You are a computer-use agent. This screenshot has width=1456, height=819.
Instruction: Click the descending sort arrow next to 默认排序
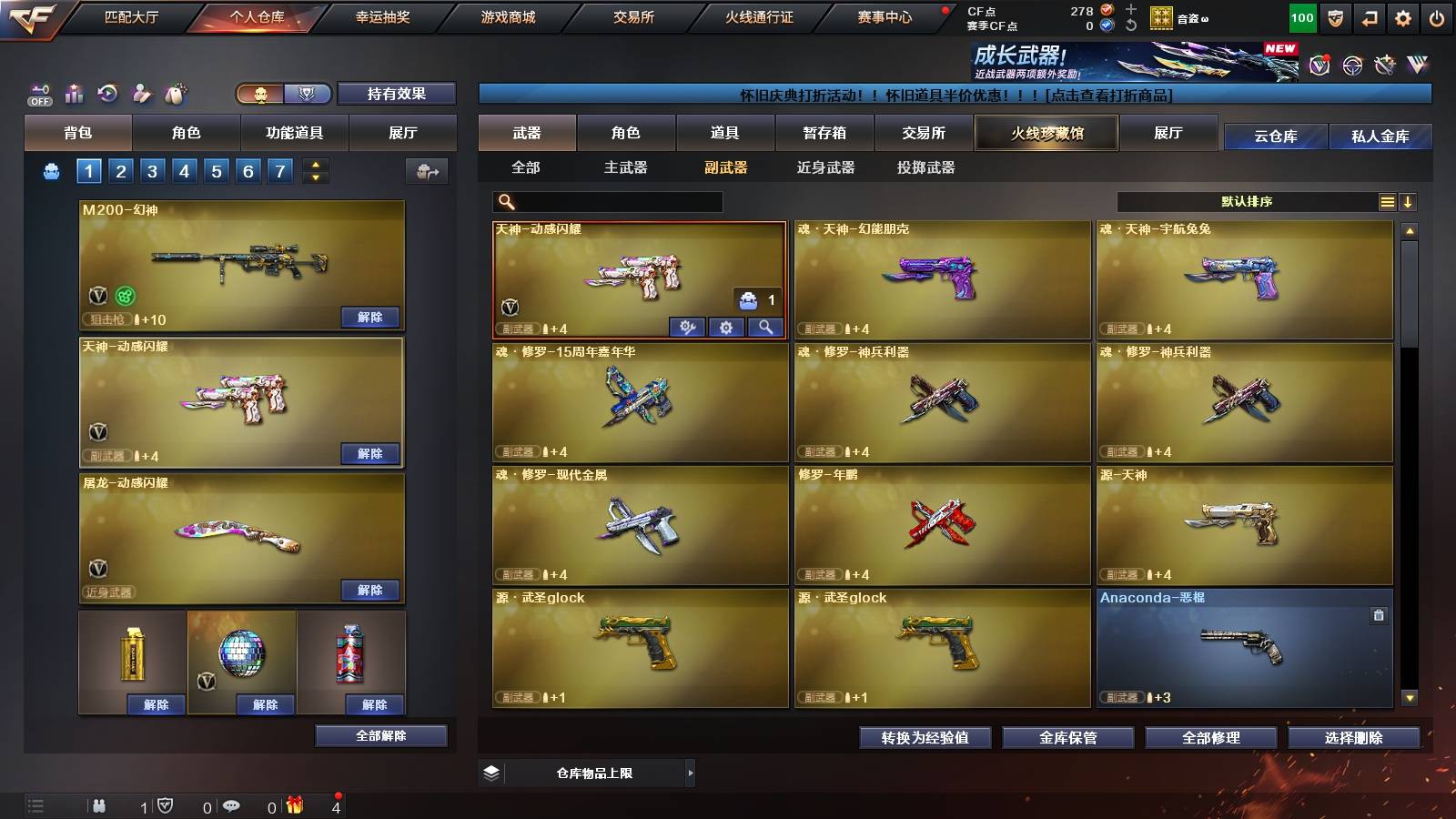click(x=1409, y=201)
